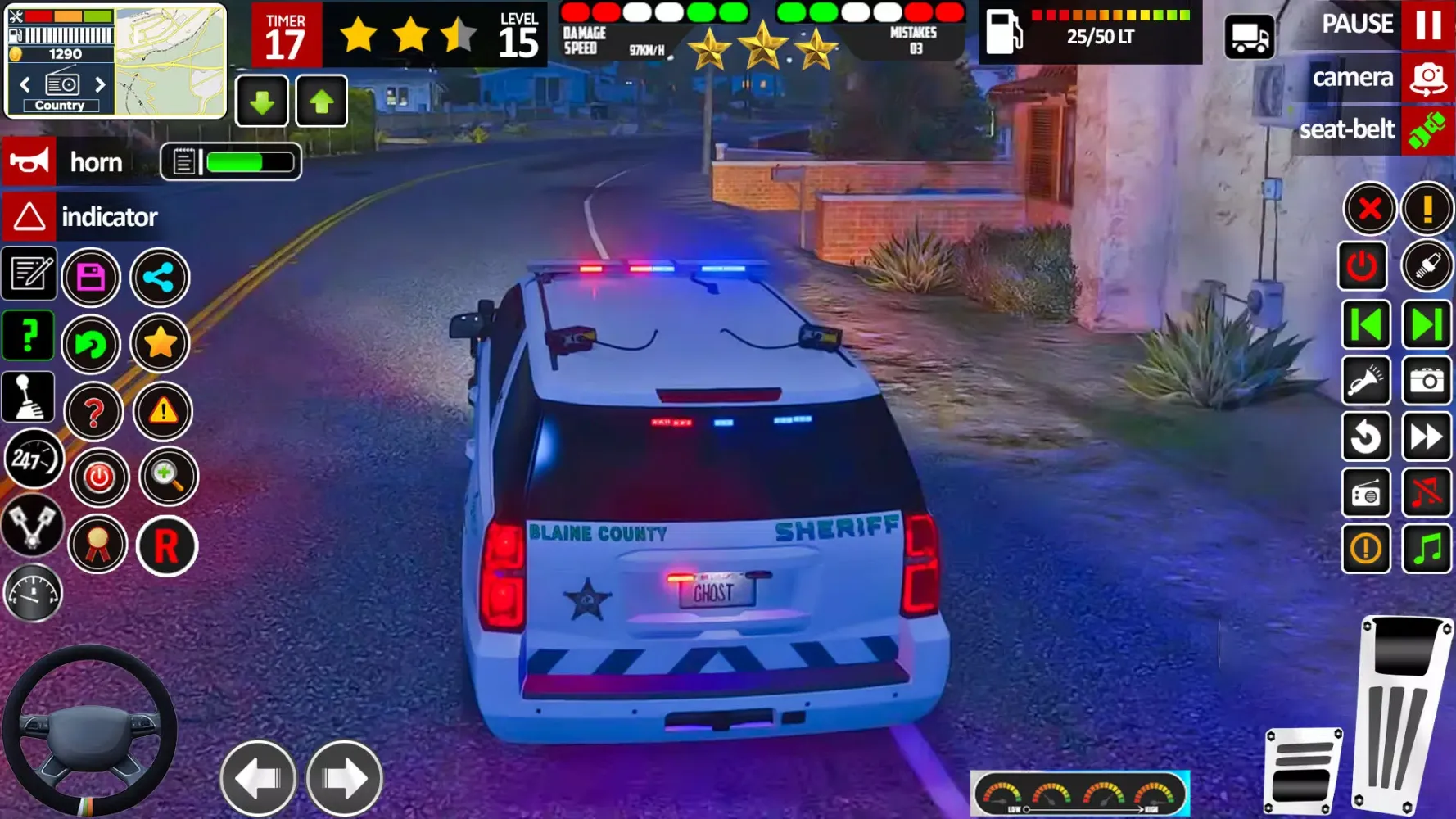This screenshot has width=1456, height=819.
Task: Click the radio icon on the right panel
Action: tap(1366, 492)
